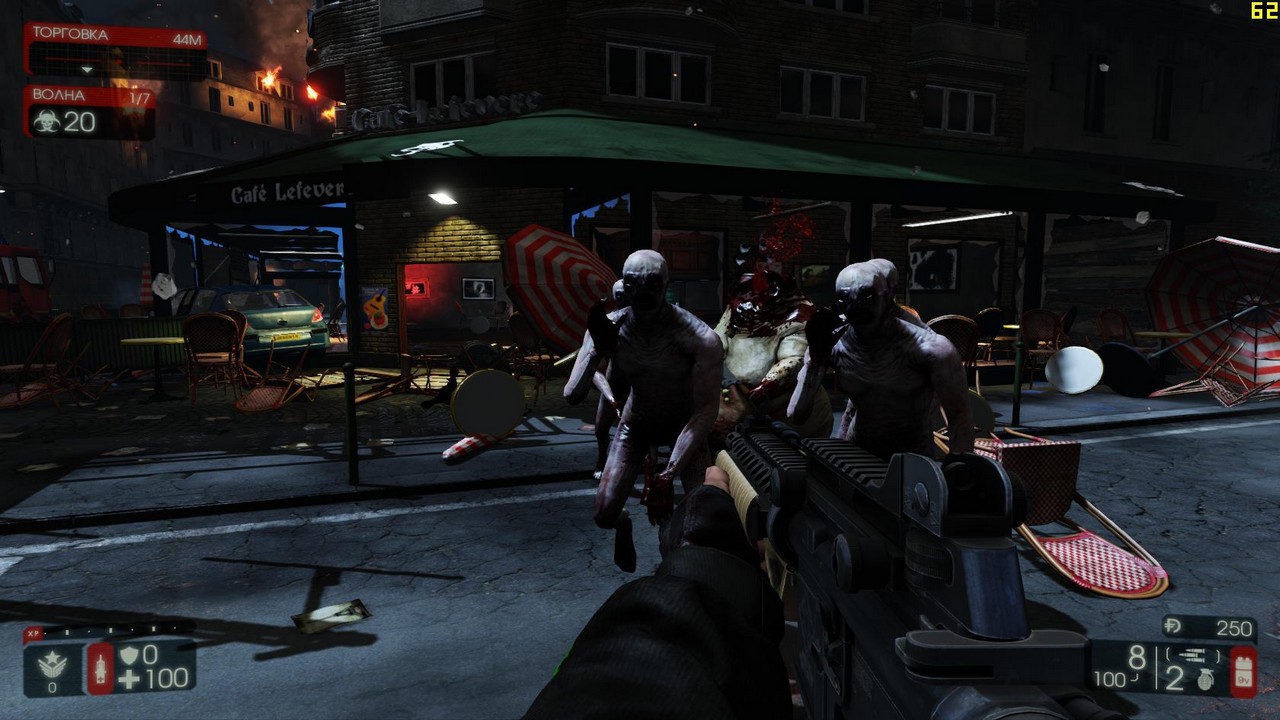
Task: Click the health cross icon beside 100
Action: (132, 679)
